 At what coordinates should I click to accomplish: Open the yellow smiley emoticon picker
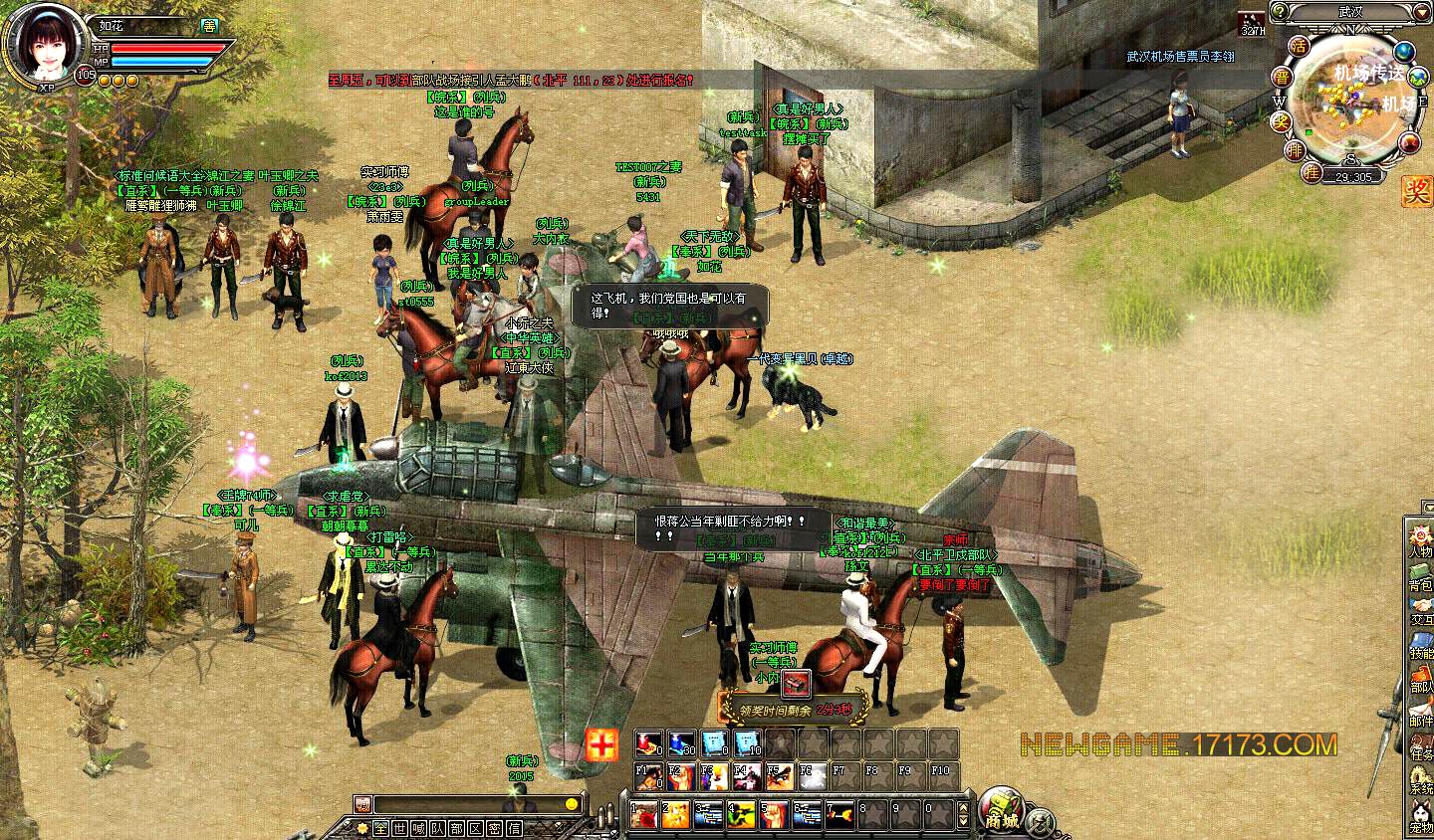pyautogui.click(x=572, y=804)
